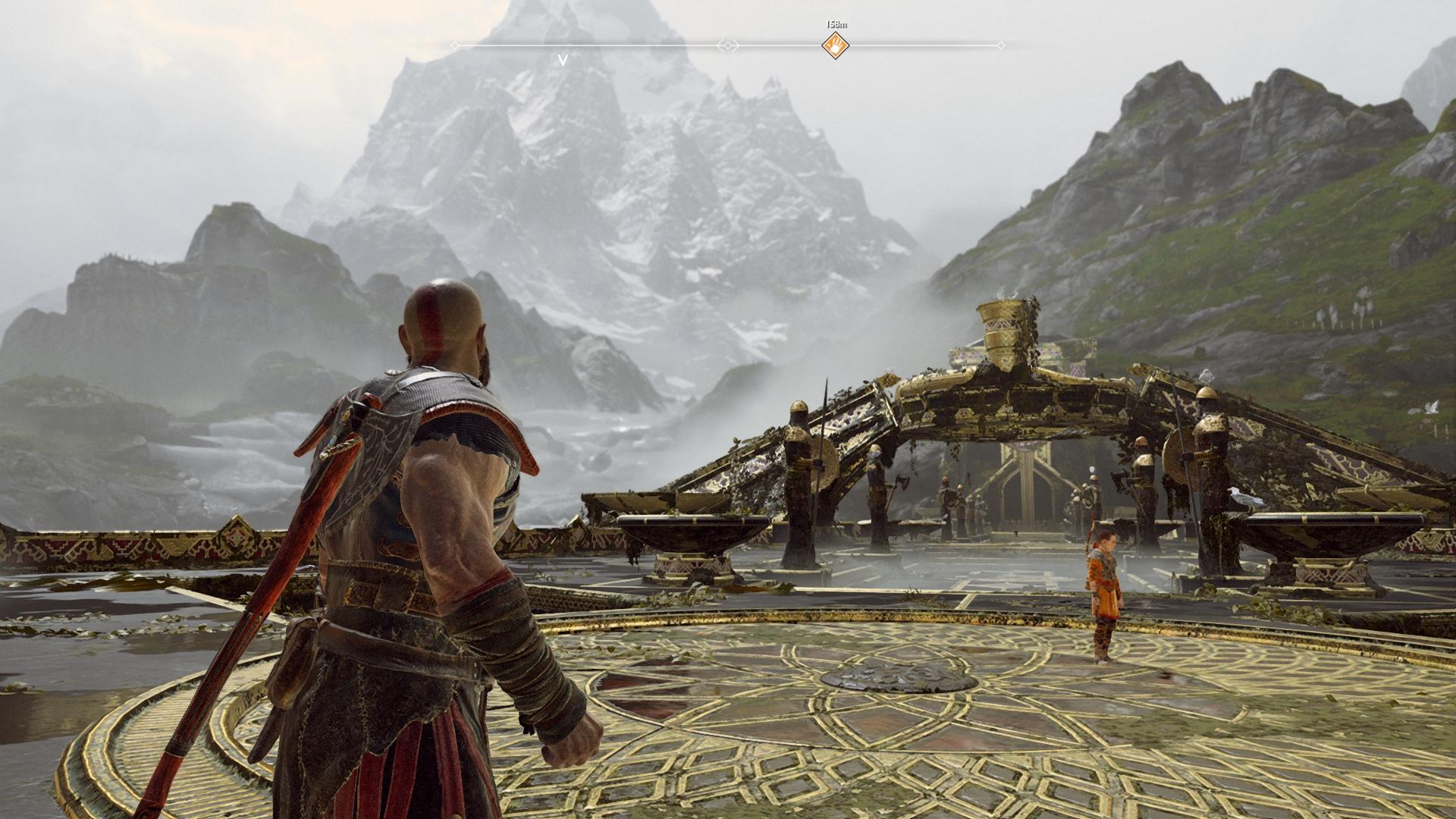Select the orange handprint objective marker

click(835, 45)
